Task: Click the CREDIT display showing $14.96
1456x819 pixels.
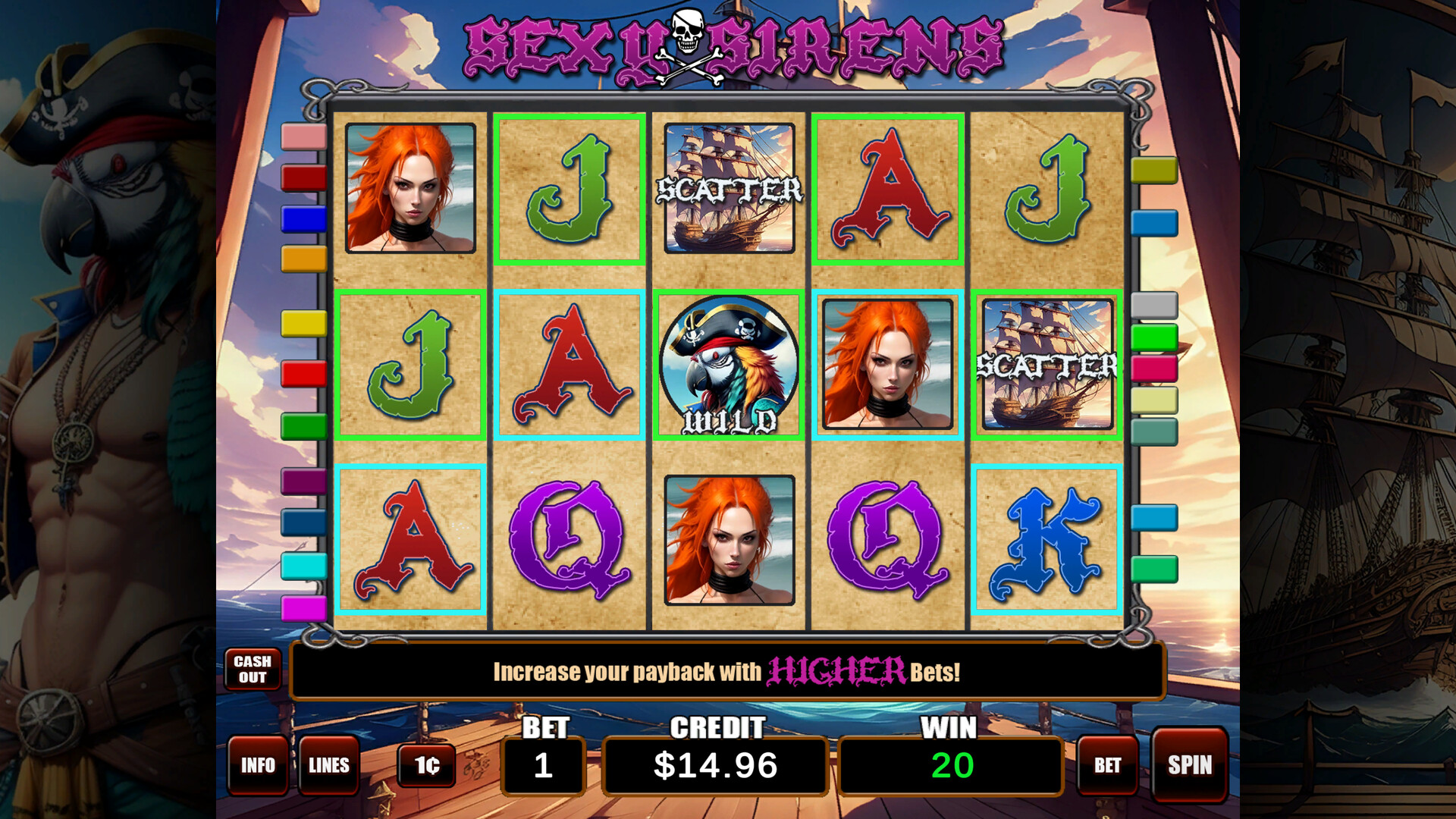Action: click(x=716, y=765)
